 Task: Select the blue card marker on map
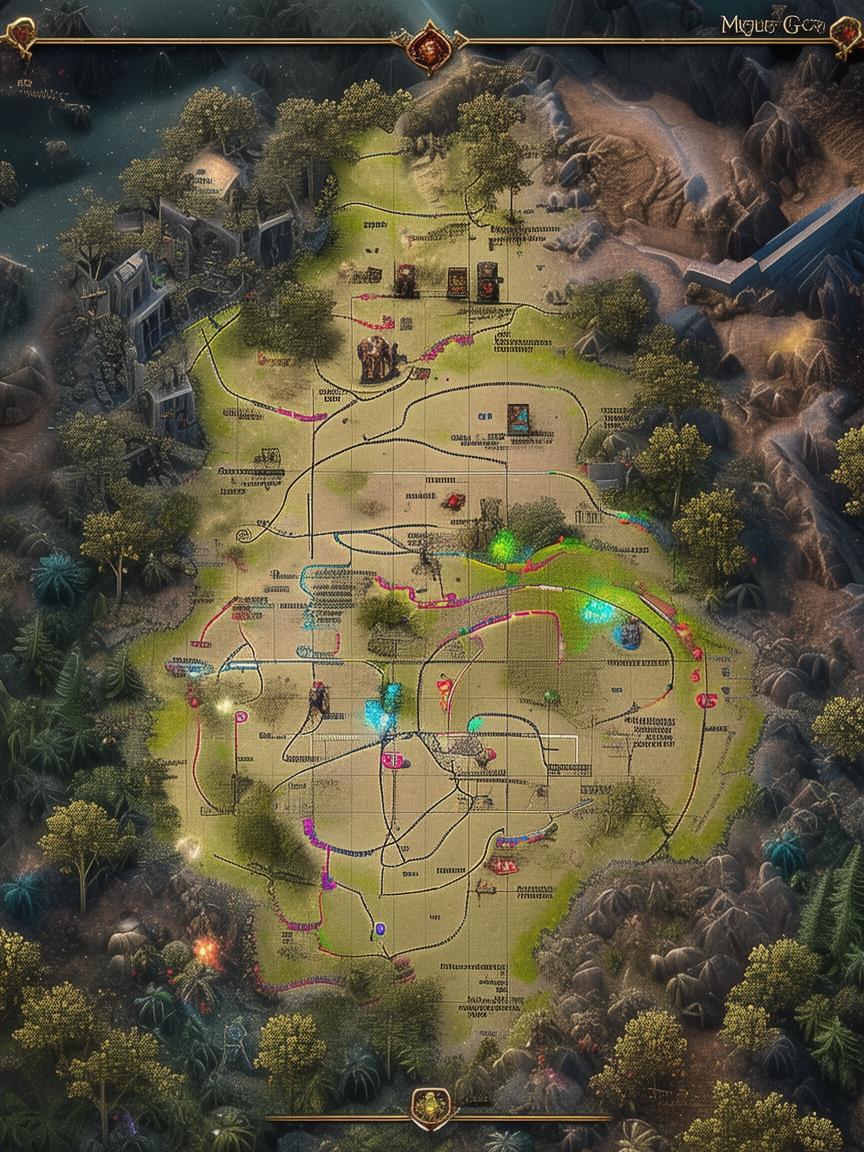click(x=518, y=418)
